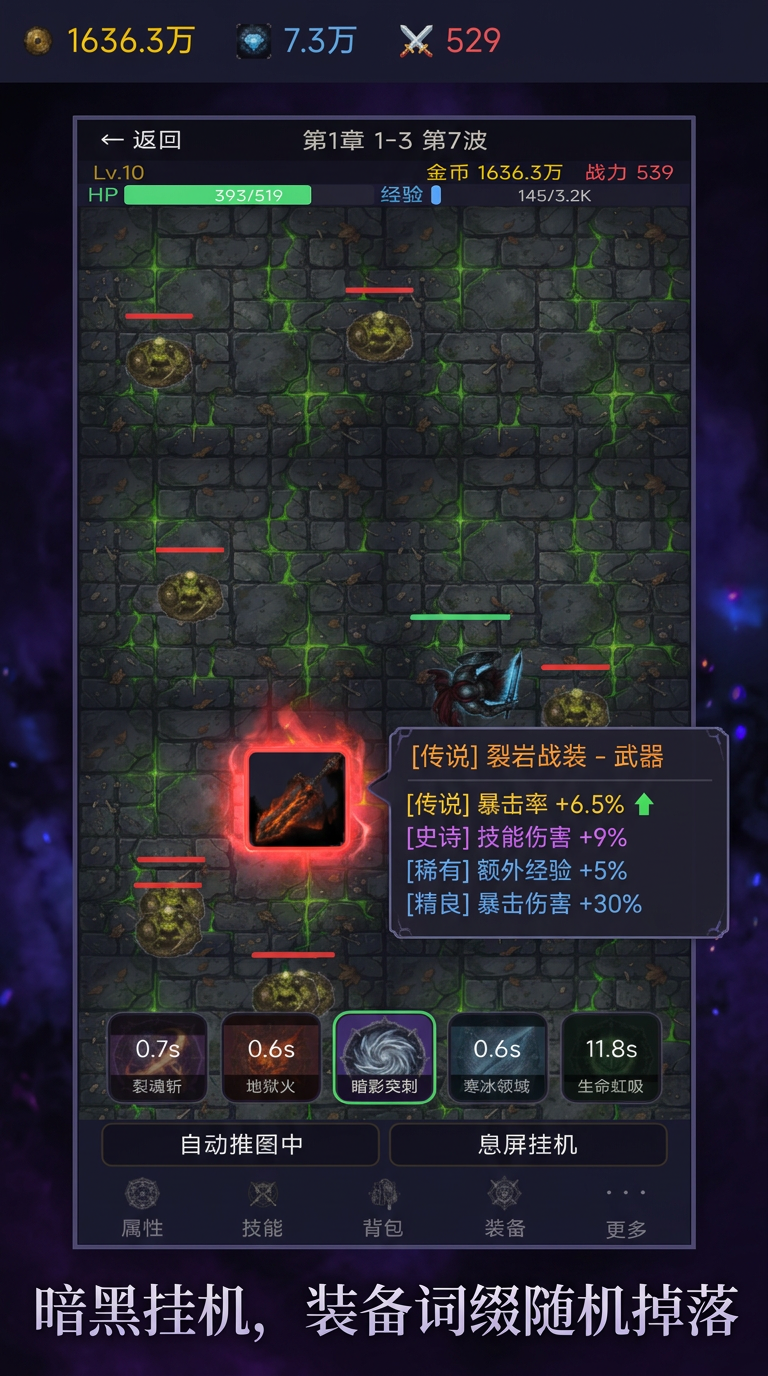This screenshot has width=768, height=1376.
Task: Select the dropped 裂岩战装 weapon icon
Action: tap(297, 800)
